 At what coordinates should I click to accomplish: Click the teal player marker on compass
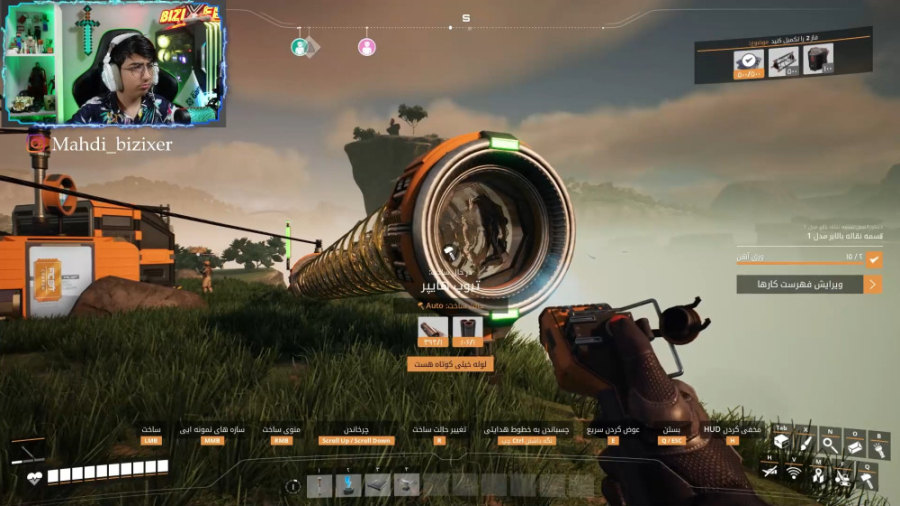click(x=299, y=47)
